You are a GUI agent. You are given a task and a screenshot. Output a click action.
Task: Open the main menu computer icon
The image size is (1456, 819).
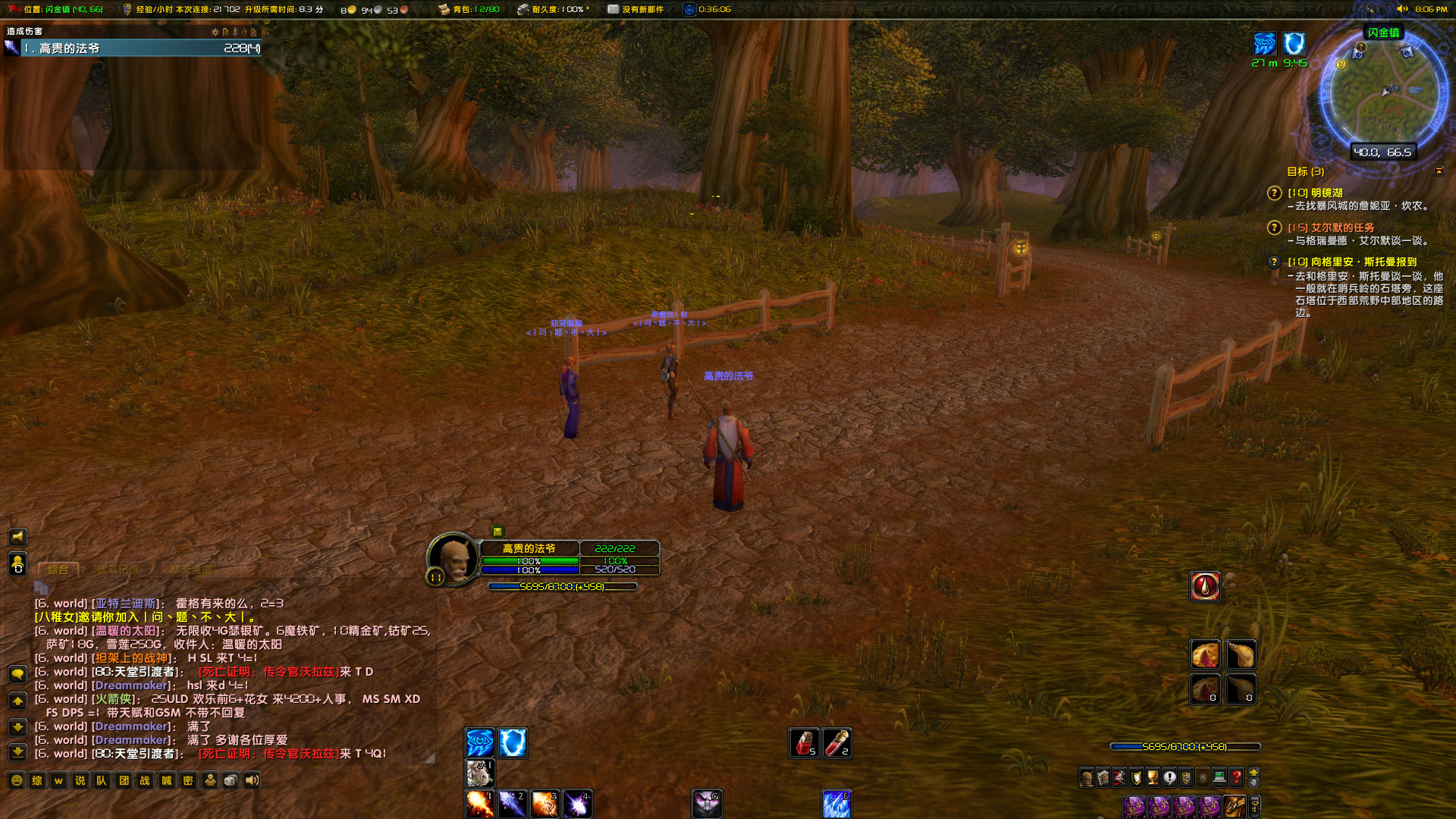1219,778
